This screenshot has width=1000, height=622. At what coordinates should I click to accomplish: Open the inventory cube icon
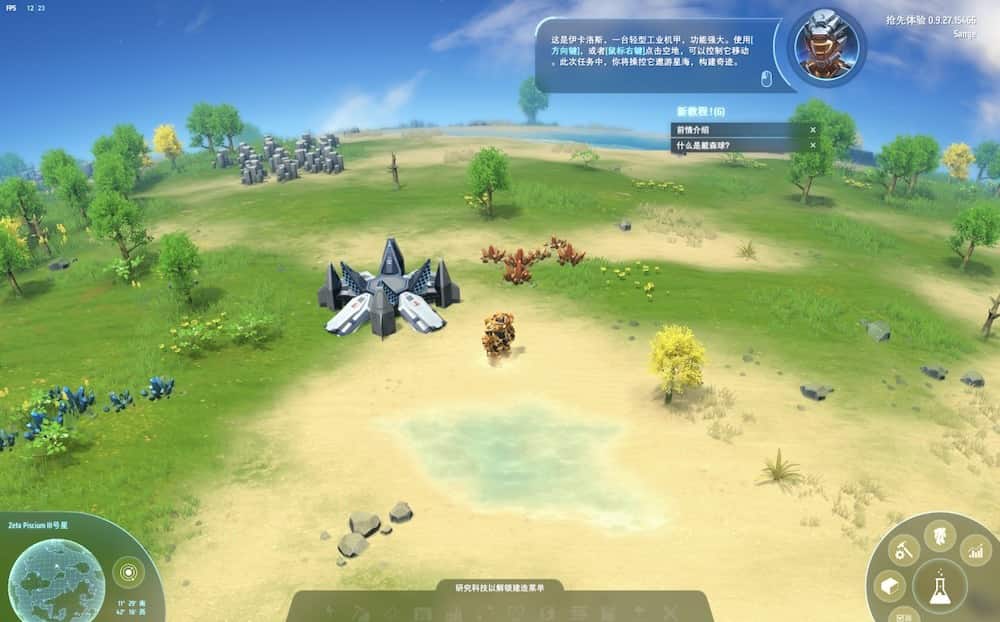click(x=889, y=586)
